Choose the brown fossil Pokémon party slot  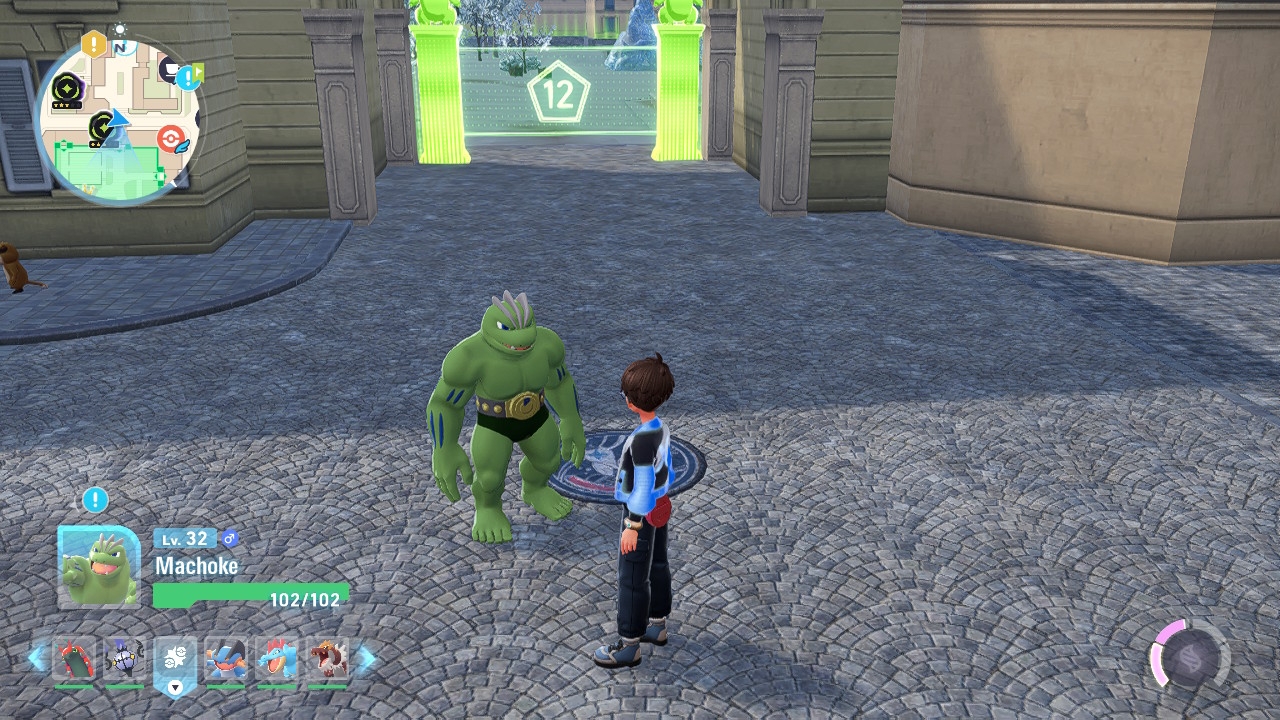(327, 659)
